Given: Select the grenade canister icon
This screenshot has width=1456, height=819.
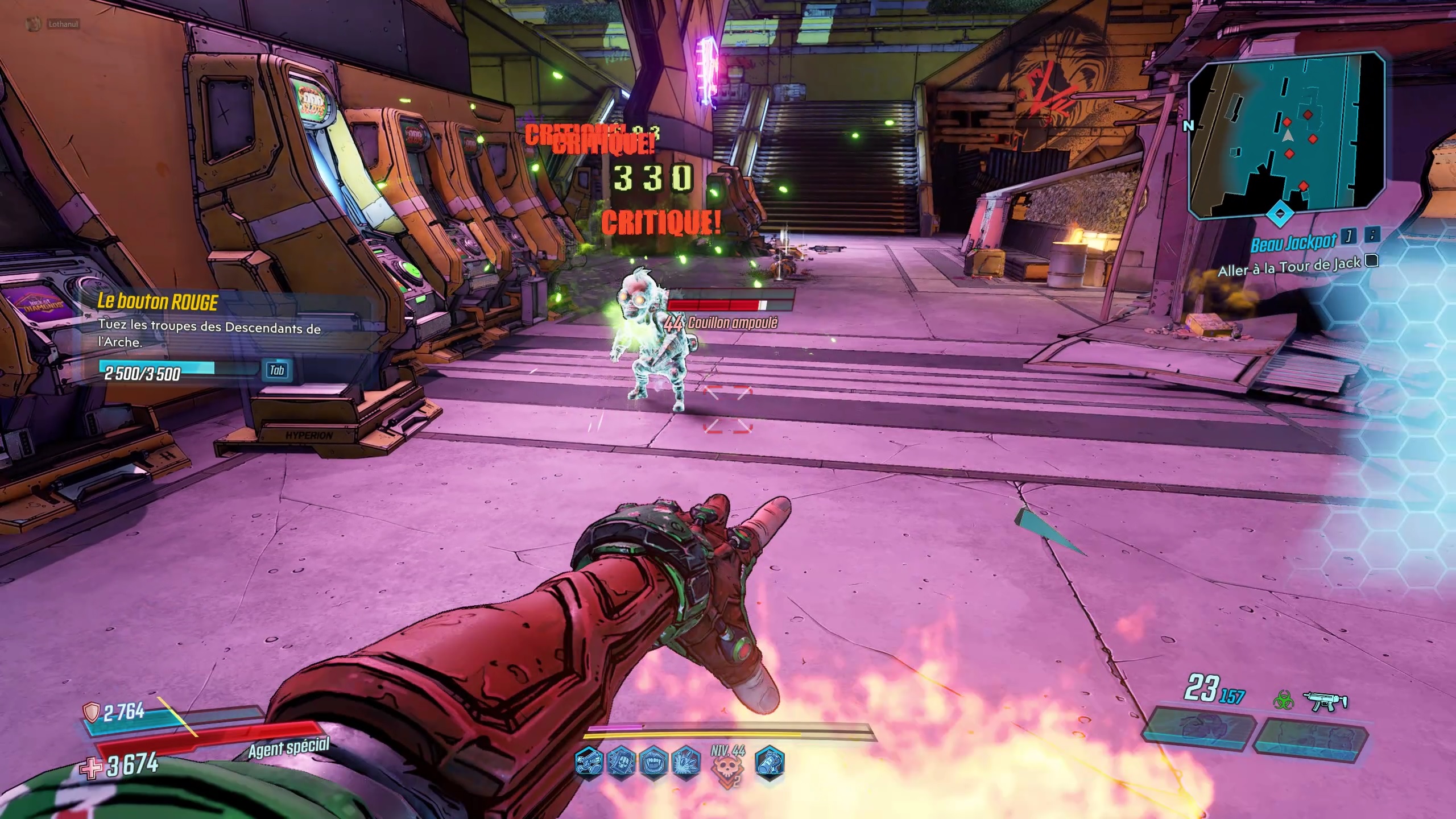Looking at the screenshot, I should (771, 761).
